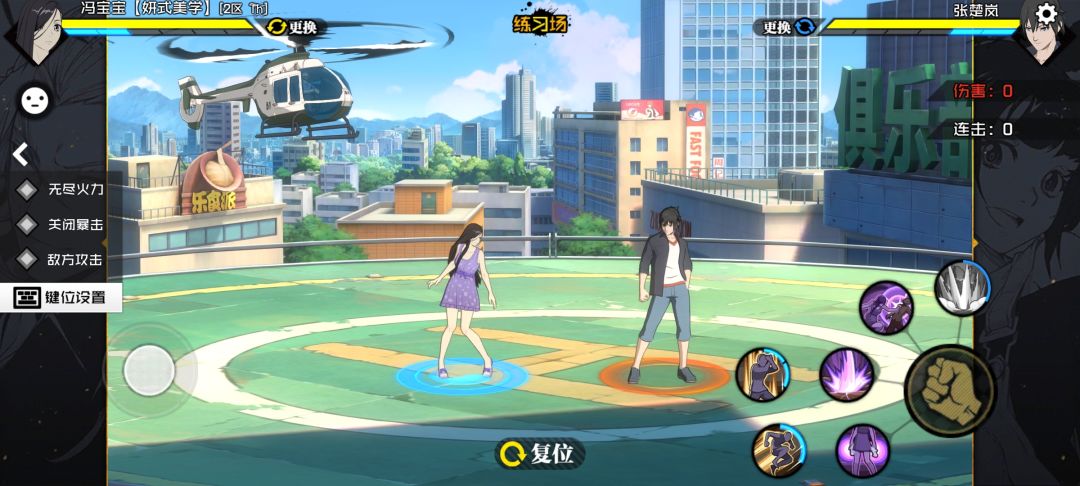The image size is (1080, 486).
Task: Activate the purple energy burst skill
Action: click(847, 374)
